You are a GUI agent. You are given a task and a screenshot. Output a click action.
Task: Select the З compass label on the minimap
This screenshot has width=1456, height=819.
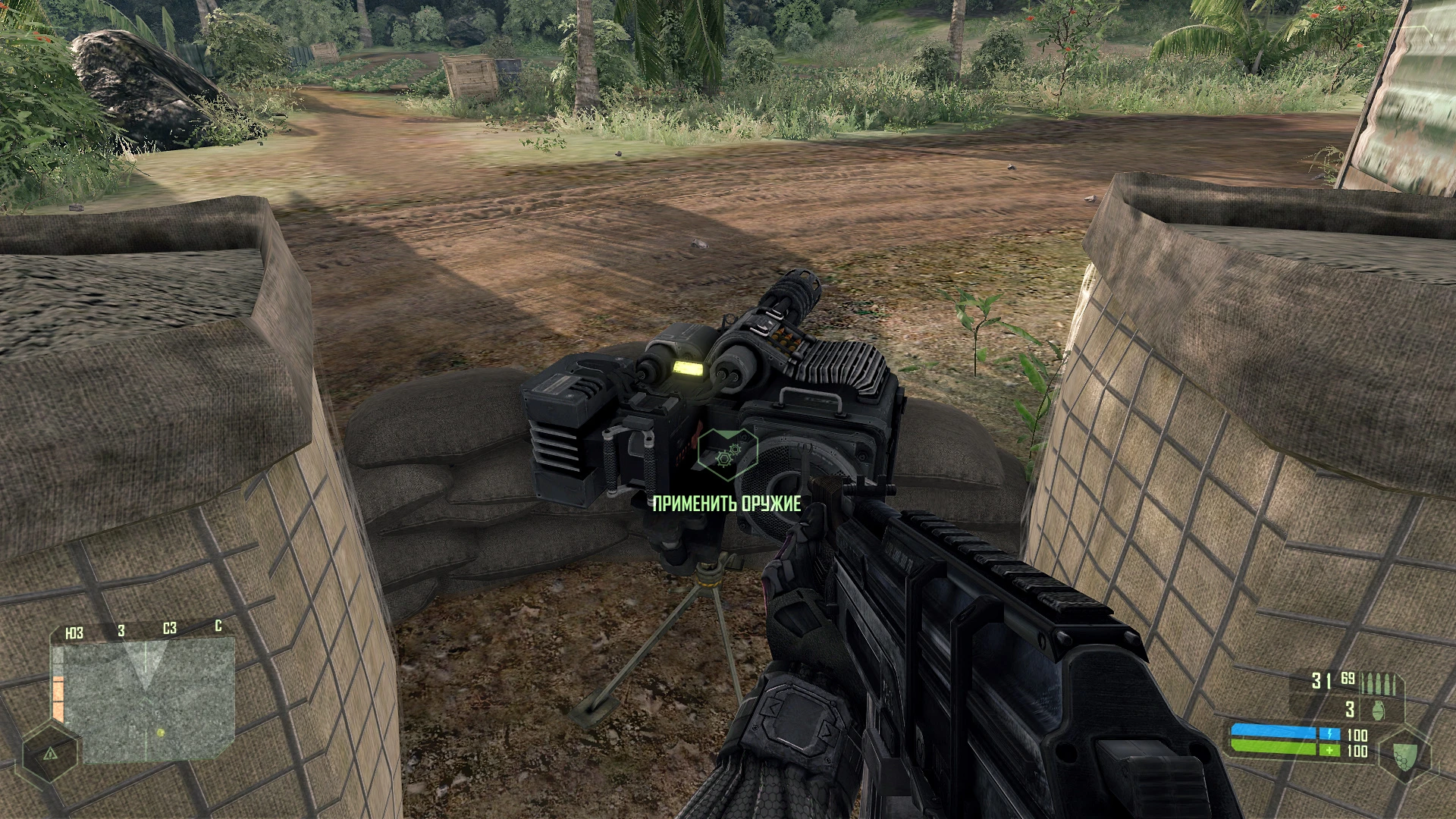(x=121, y=630)
